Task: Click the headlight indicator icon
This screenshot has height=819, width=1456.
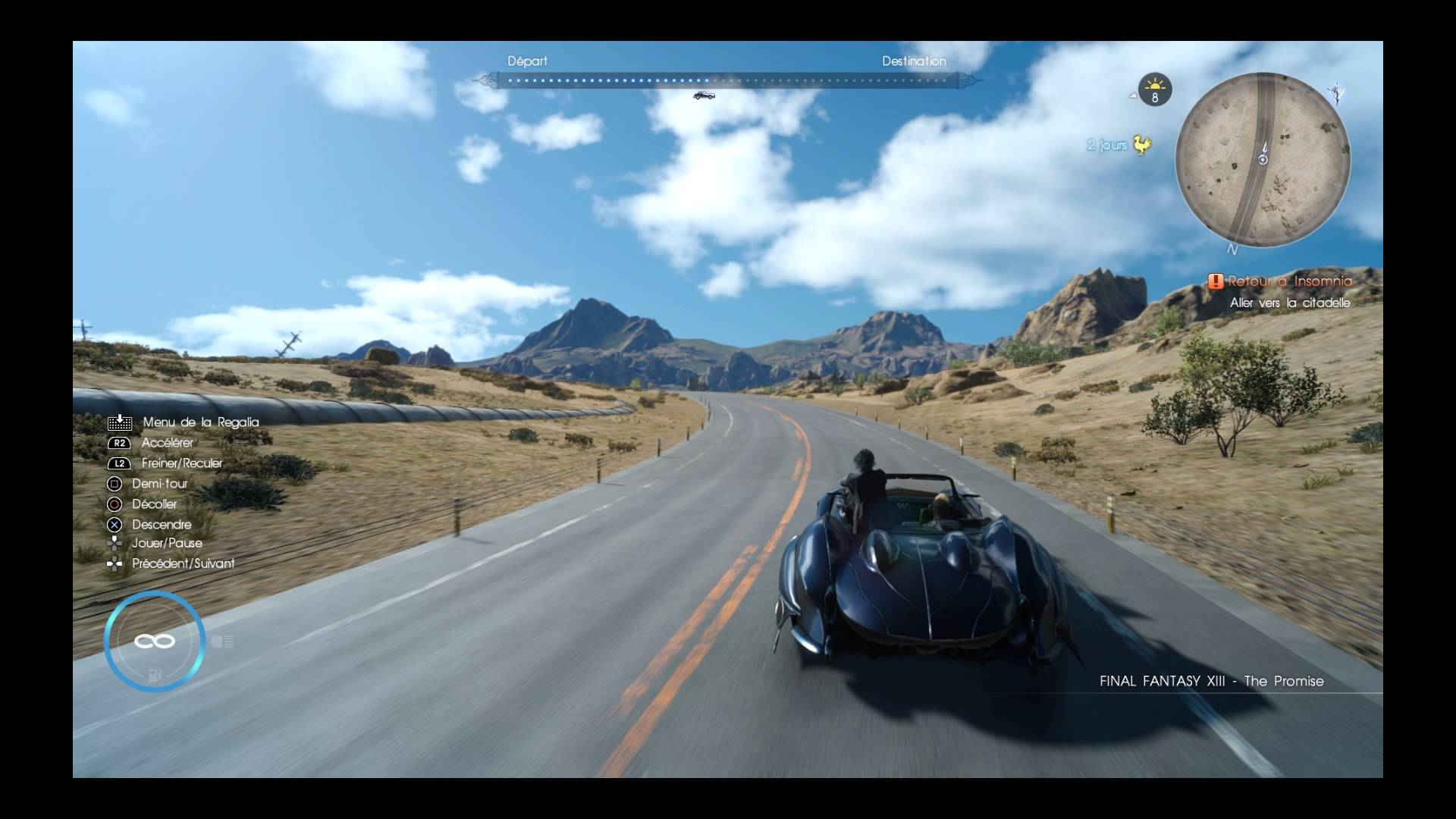Action: (222, 642)
